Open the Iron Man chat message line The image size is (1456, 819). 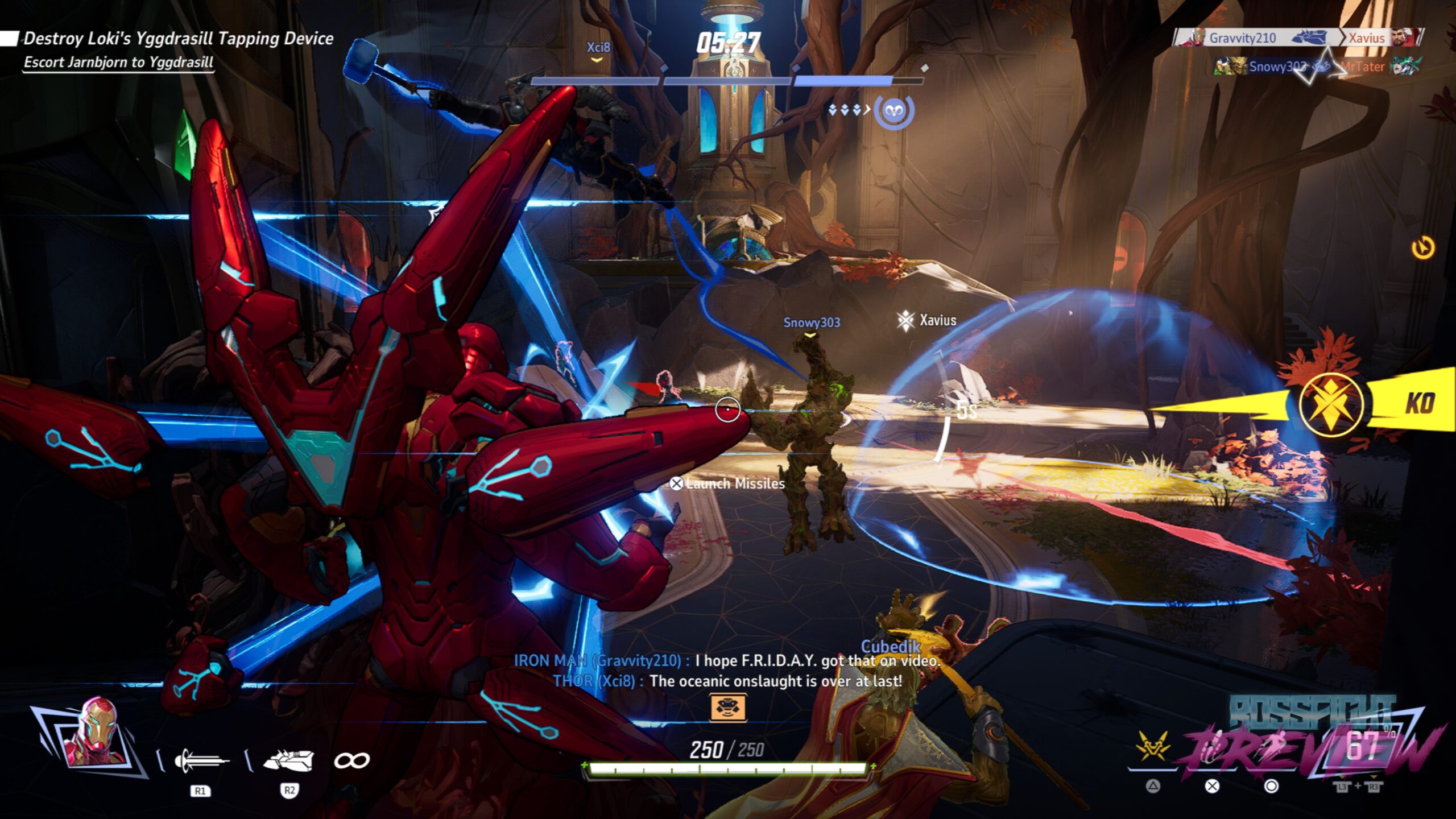click(727, 661)
